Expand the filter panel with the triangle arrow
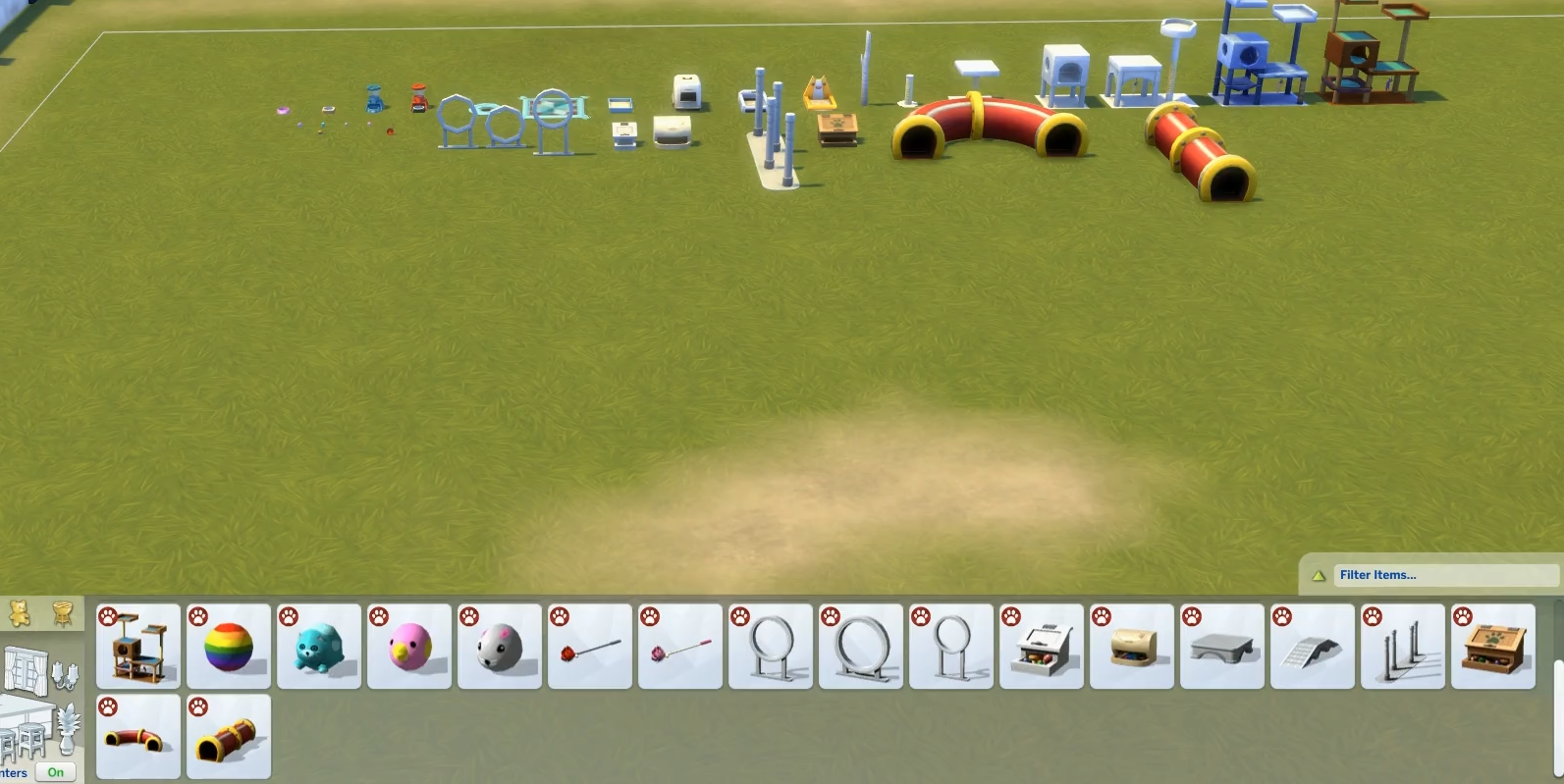Screen dimensions: 1564x784 (x=1319, y=576)
